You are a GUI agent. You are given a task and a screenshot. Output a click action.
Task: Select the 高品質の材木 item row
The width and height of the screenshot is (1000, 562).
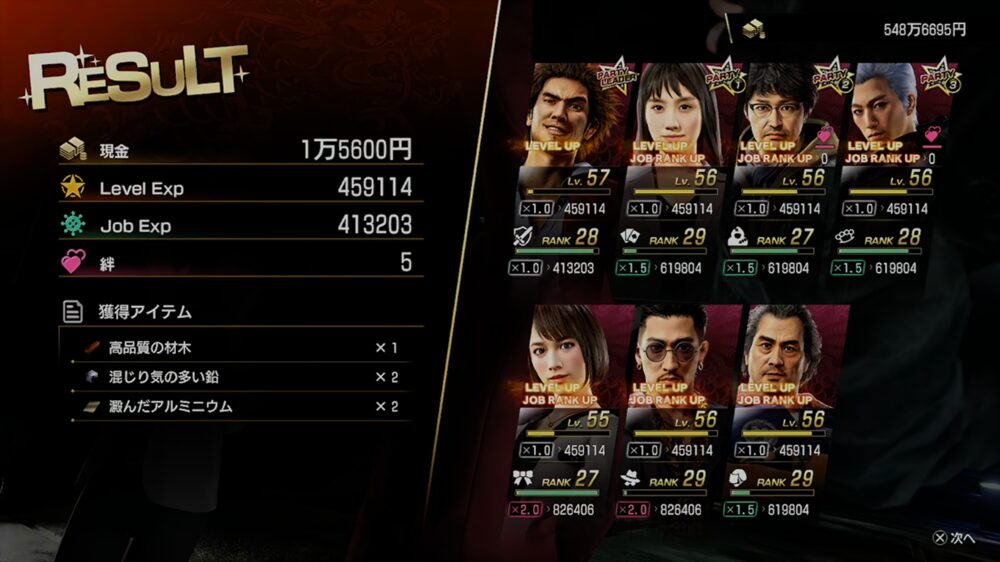click(240, 348)
